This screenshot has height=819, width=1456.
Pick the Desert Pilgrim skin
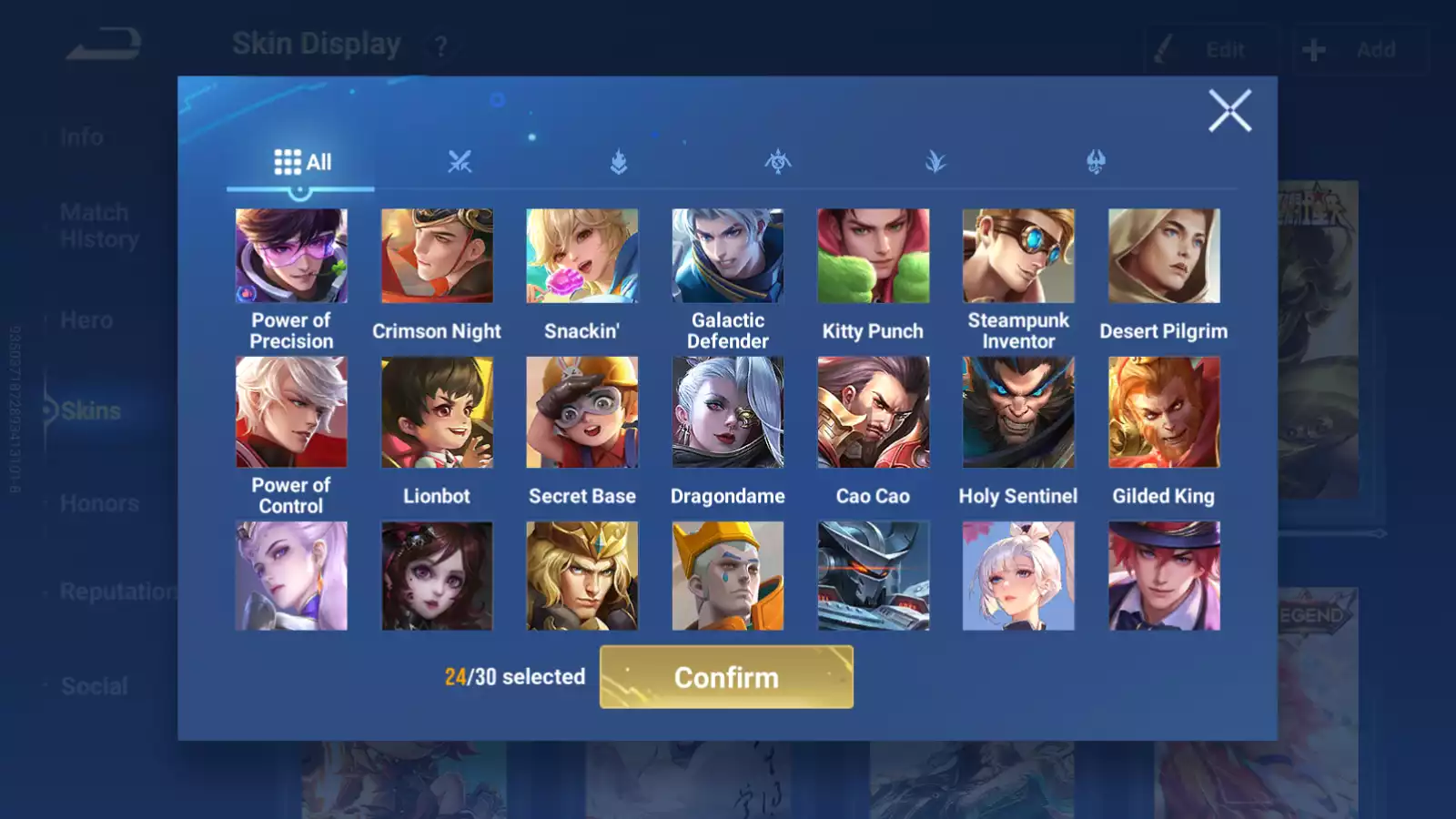pos(1164,256)
